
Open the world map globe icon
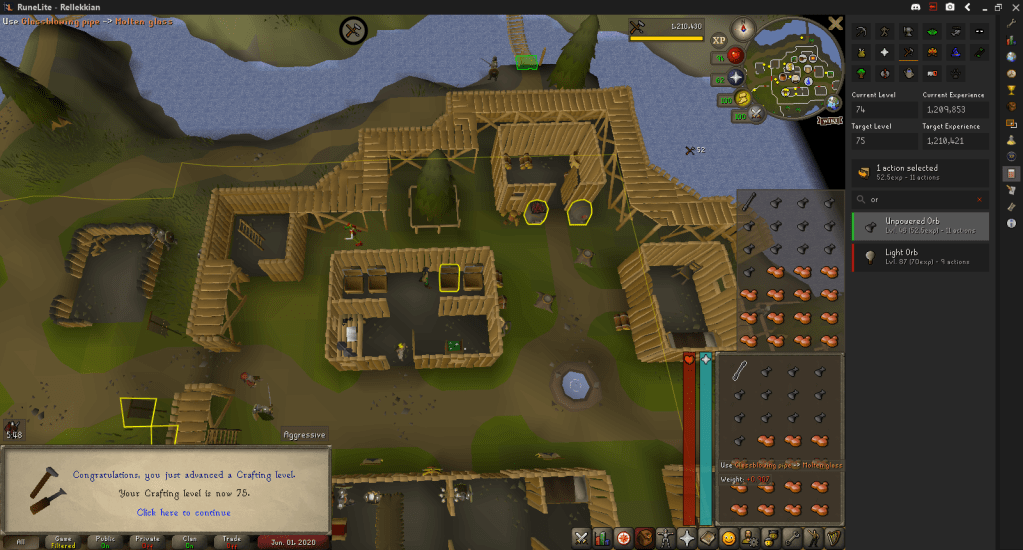coord(833,101)
